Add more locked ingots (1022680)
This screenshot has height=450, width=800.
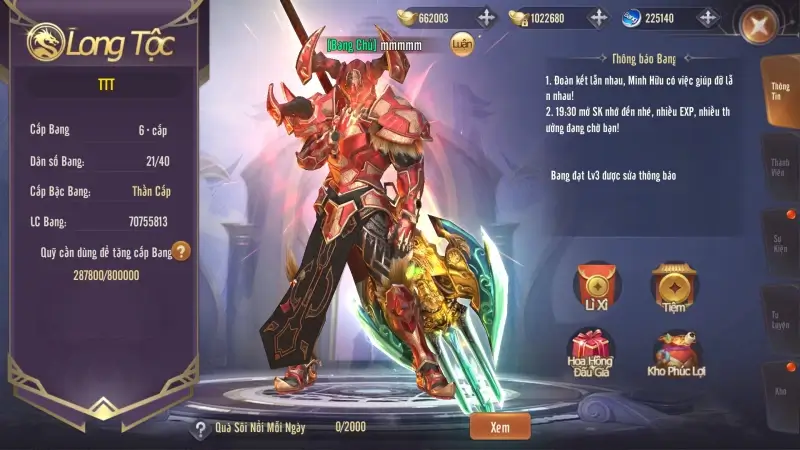598,17
